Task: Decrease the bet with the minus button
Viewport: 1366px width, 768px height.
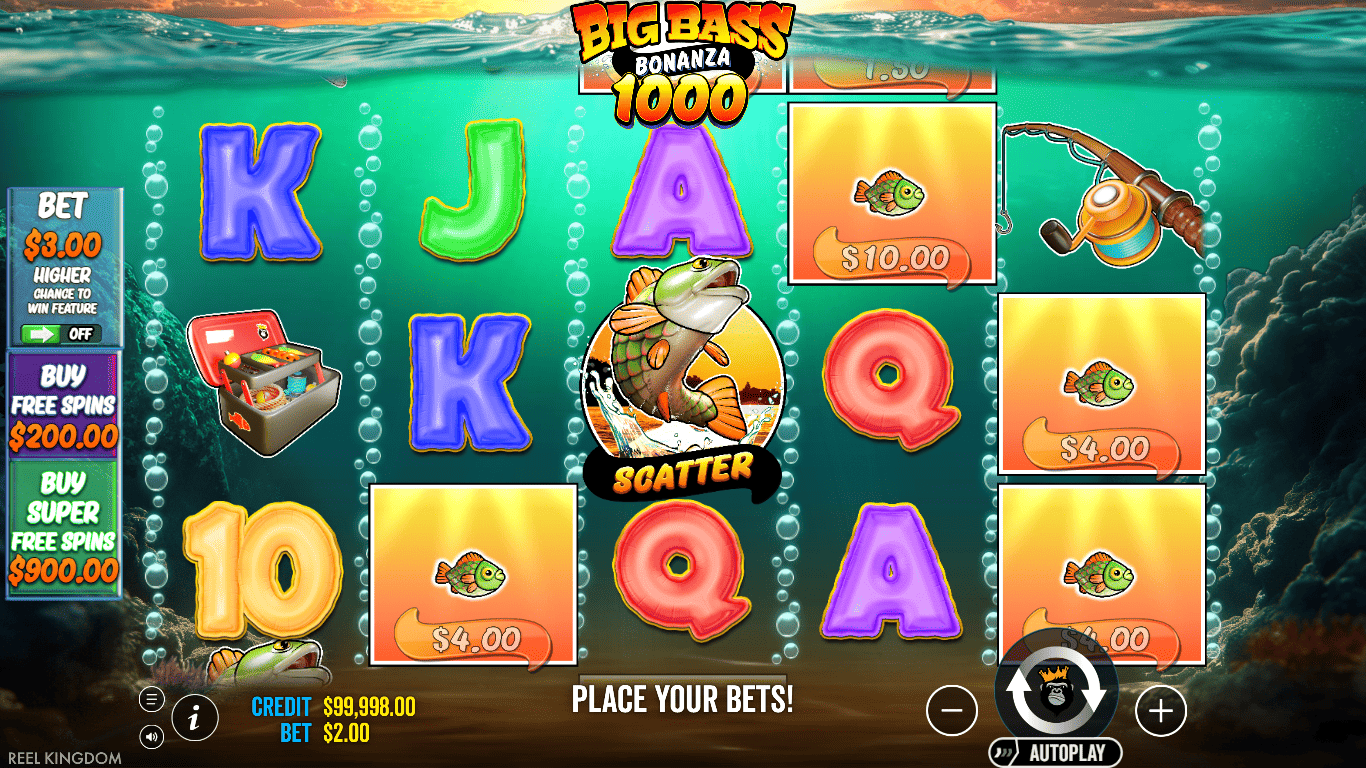Action: coord(953,711)
